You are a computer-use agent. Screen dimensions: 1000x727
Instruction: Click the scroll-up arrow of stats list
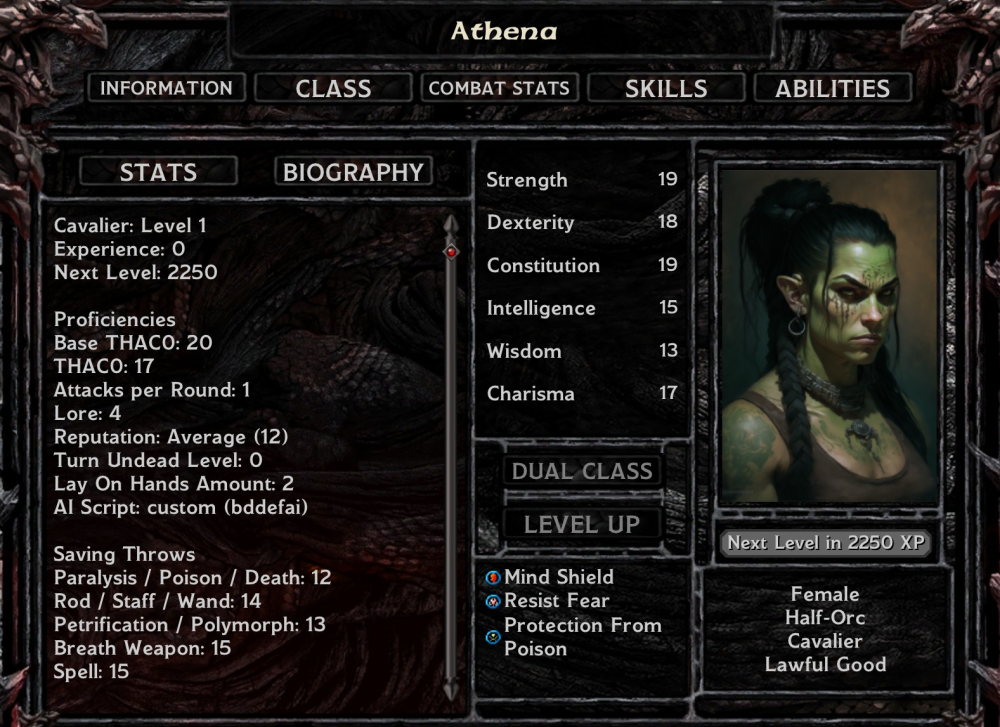click(x=451, y=223)
